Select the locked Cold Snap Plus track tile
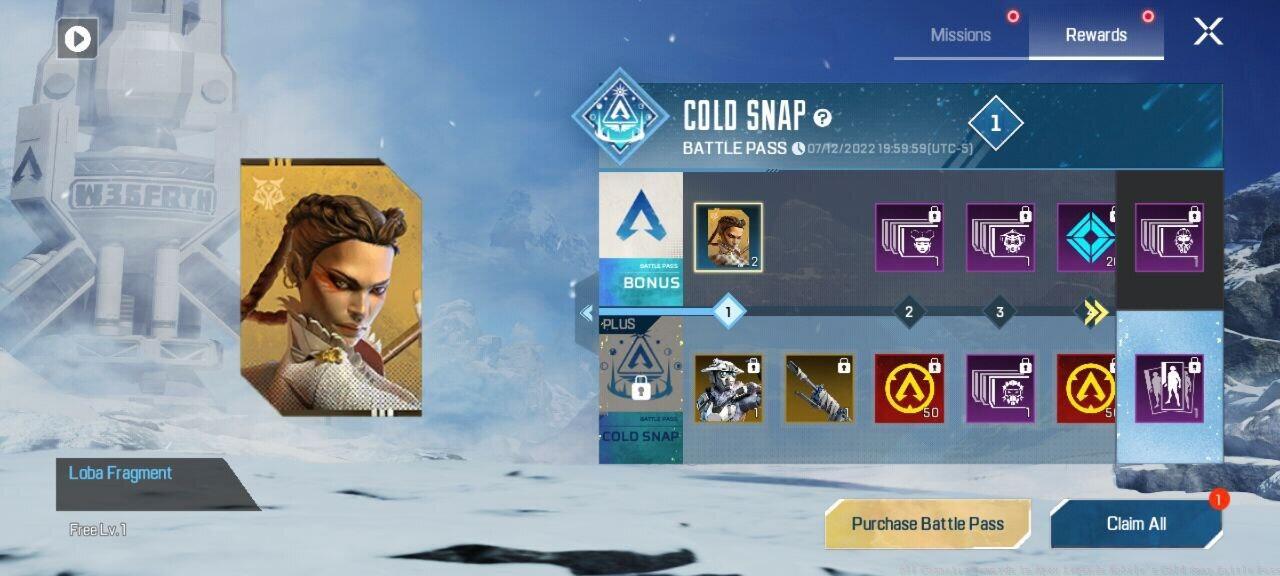The image size is (1280, 576). (x=640, y=388)
